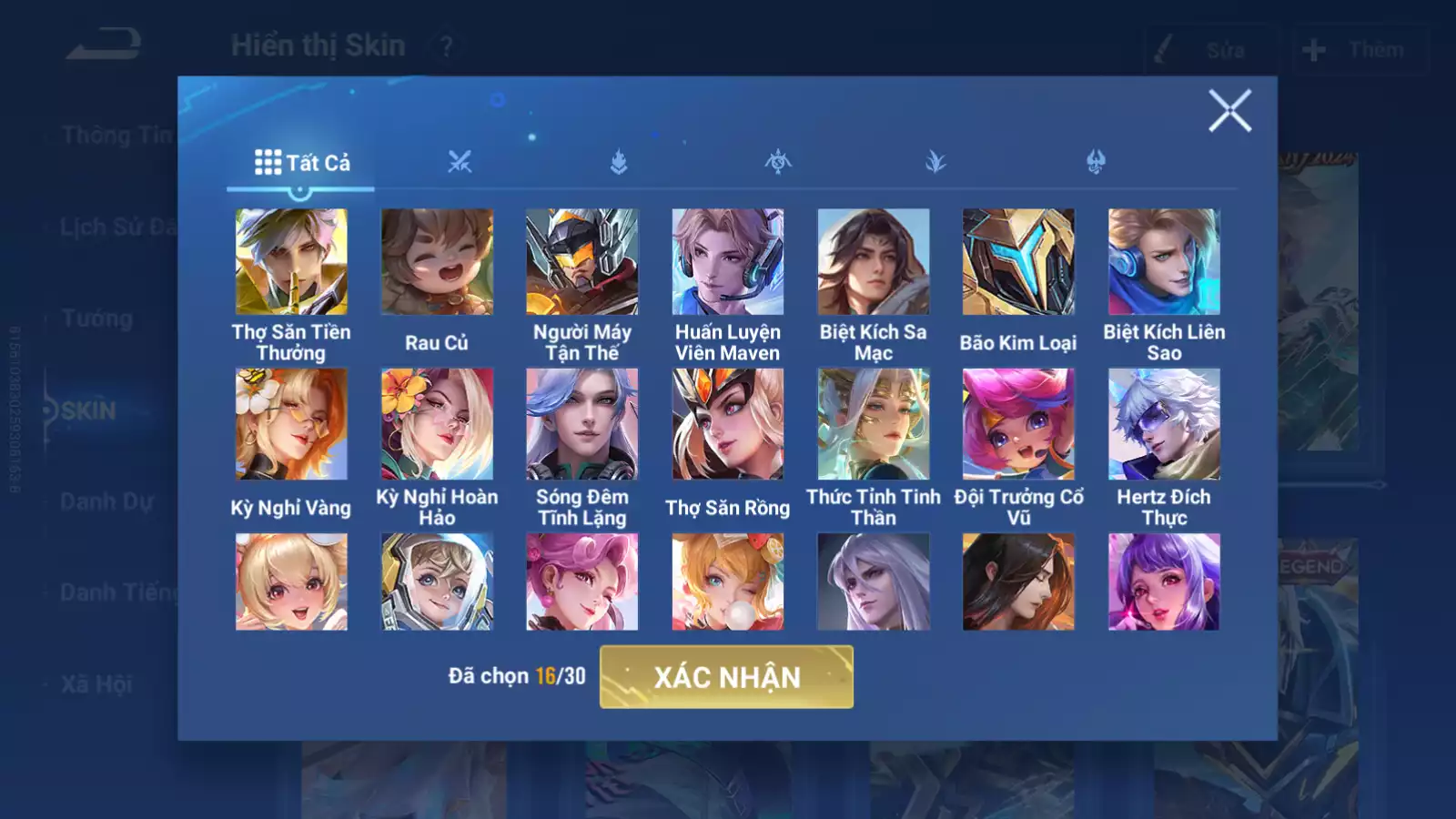
Task: Close the skin selection dialog
Action: coord(1229,111)
